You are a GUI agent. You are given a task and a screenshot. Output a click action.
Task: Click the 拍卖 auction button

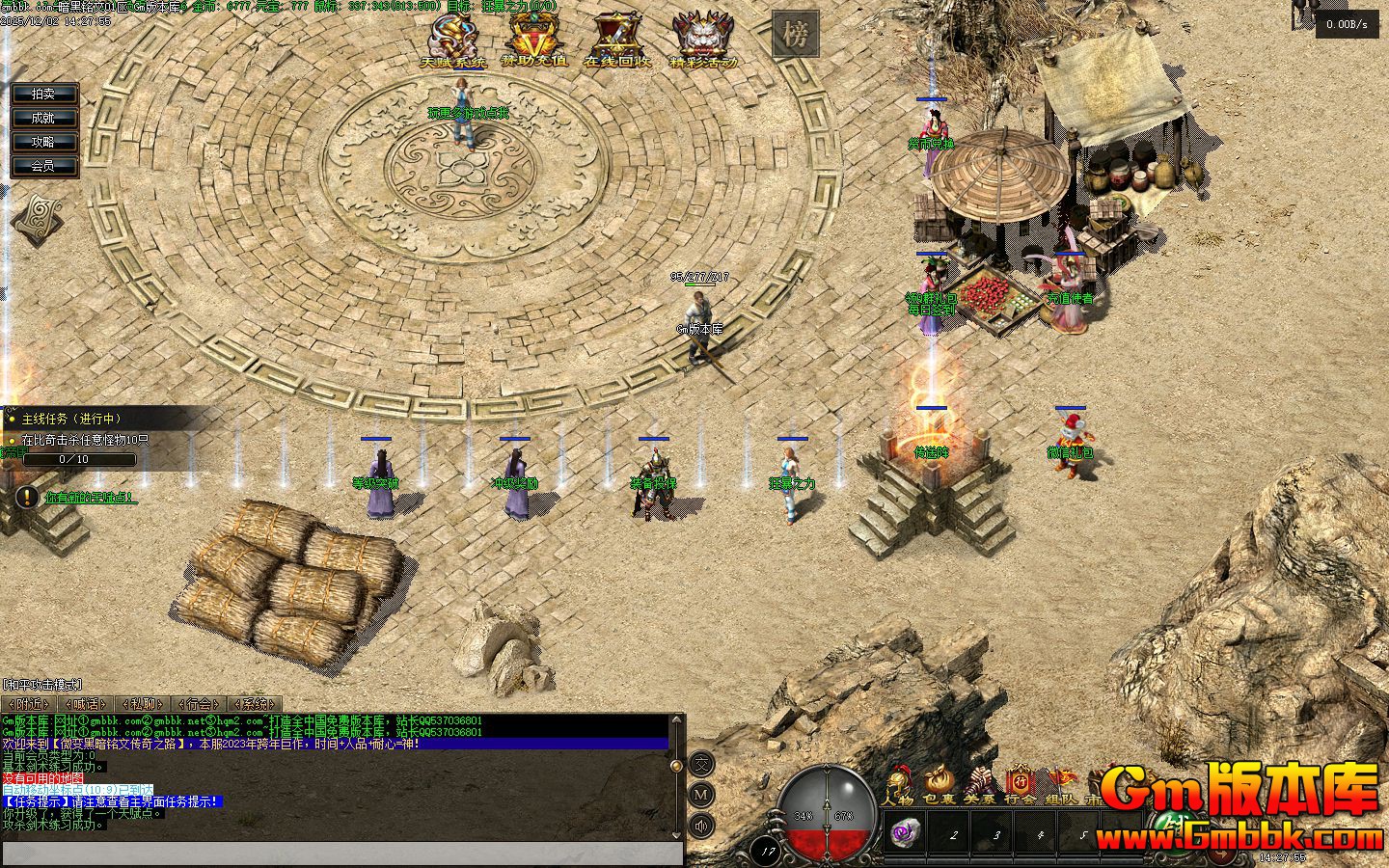43,94
